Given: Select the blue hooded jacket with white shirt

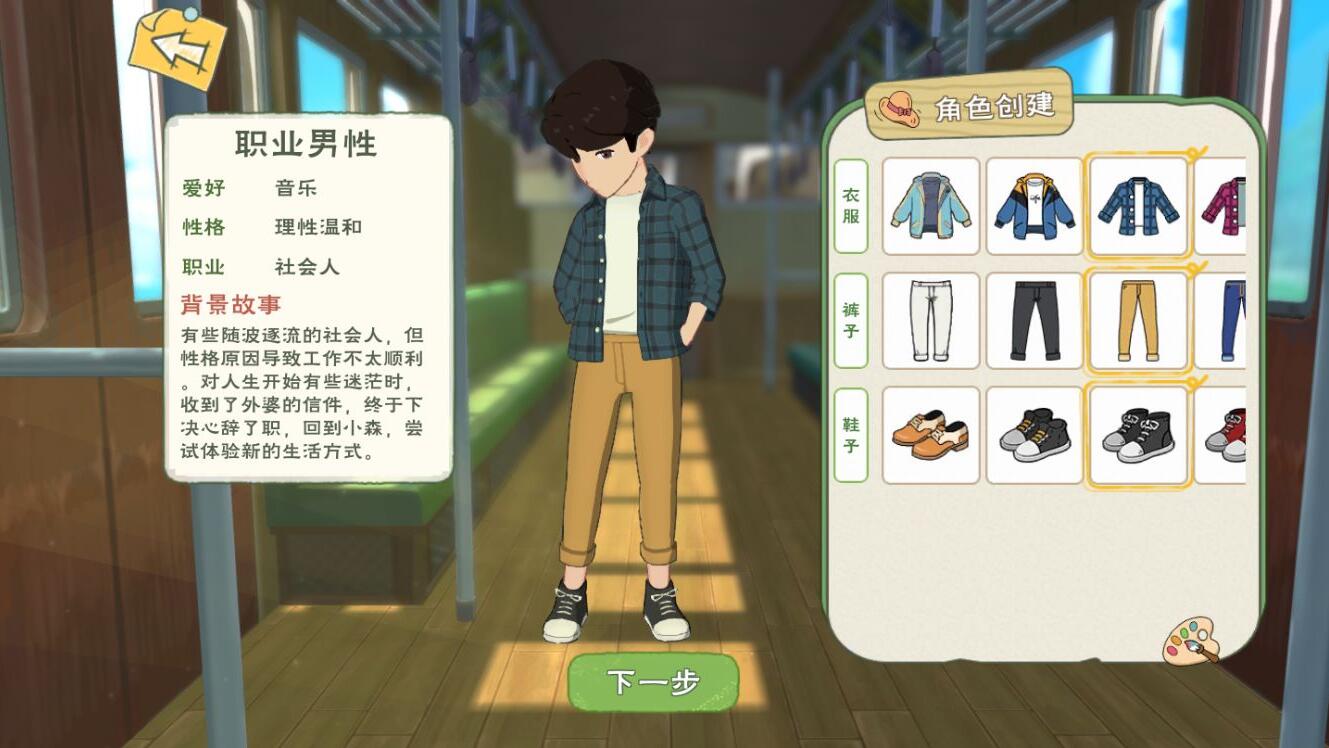Looking at the screenshot, I should click(x=1035, y=207).
